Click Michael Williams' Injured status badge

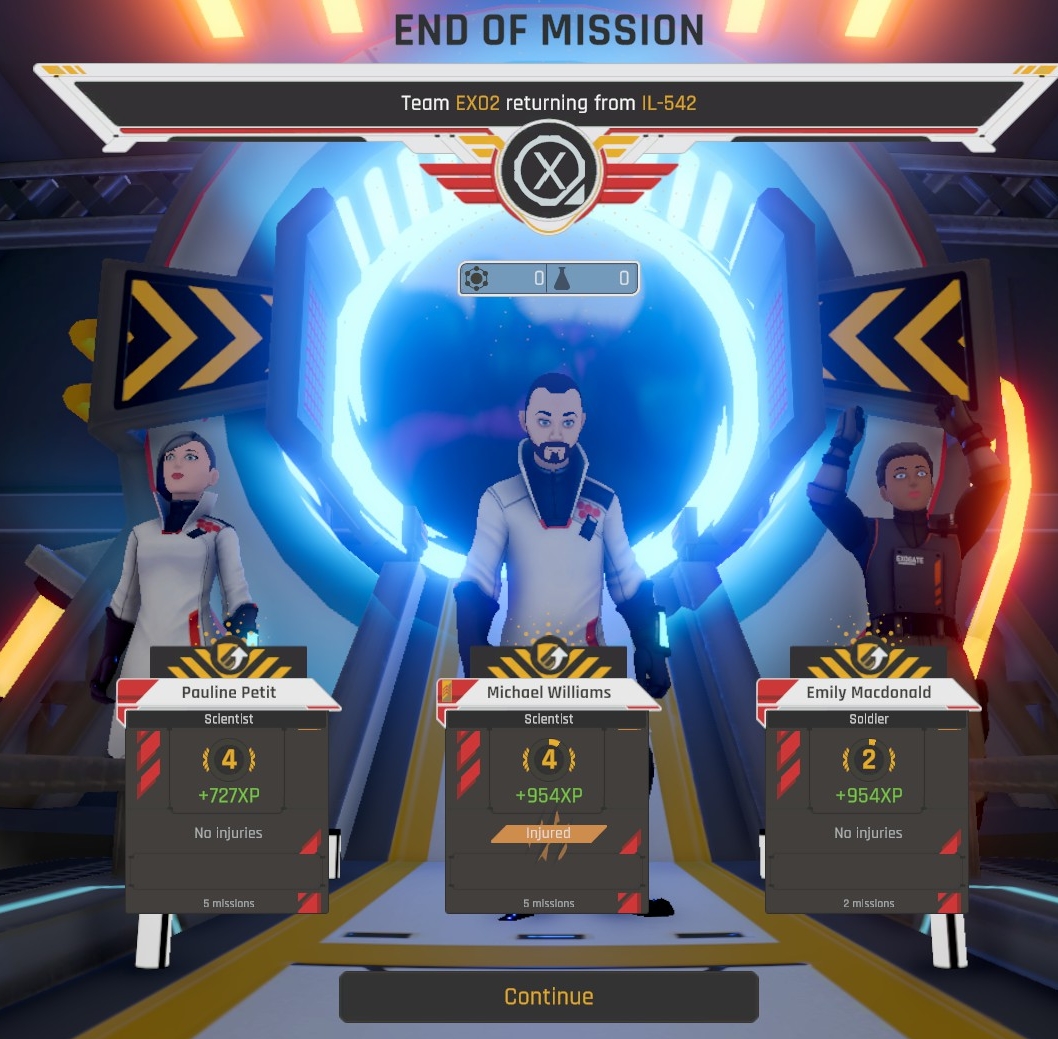point(548,833)
